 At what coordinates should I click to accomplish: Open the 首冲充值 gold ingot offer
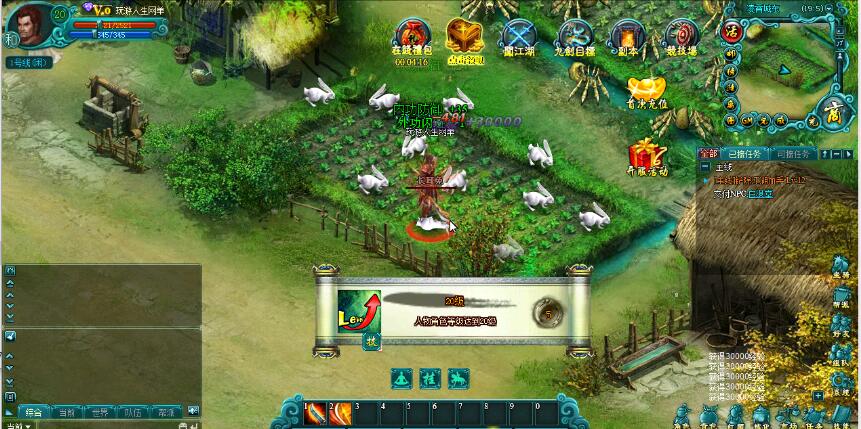coord(646,90)
